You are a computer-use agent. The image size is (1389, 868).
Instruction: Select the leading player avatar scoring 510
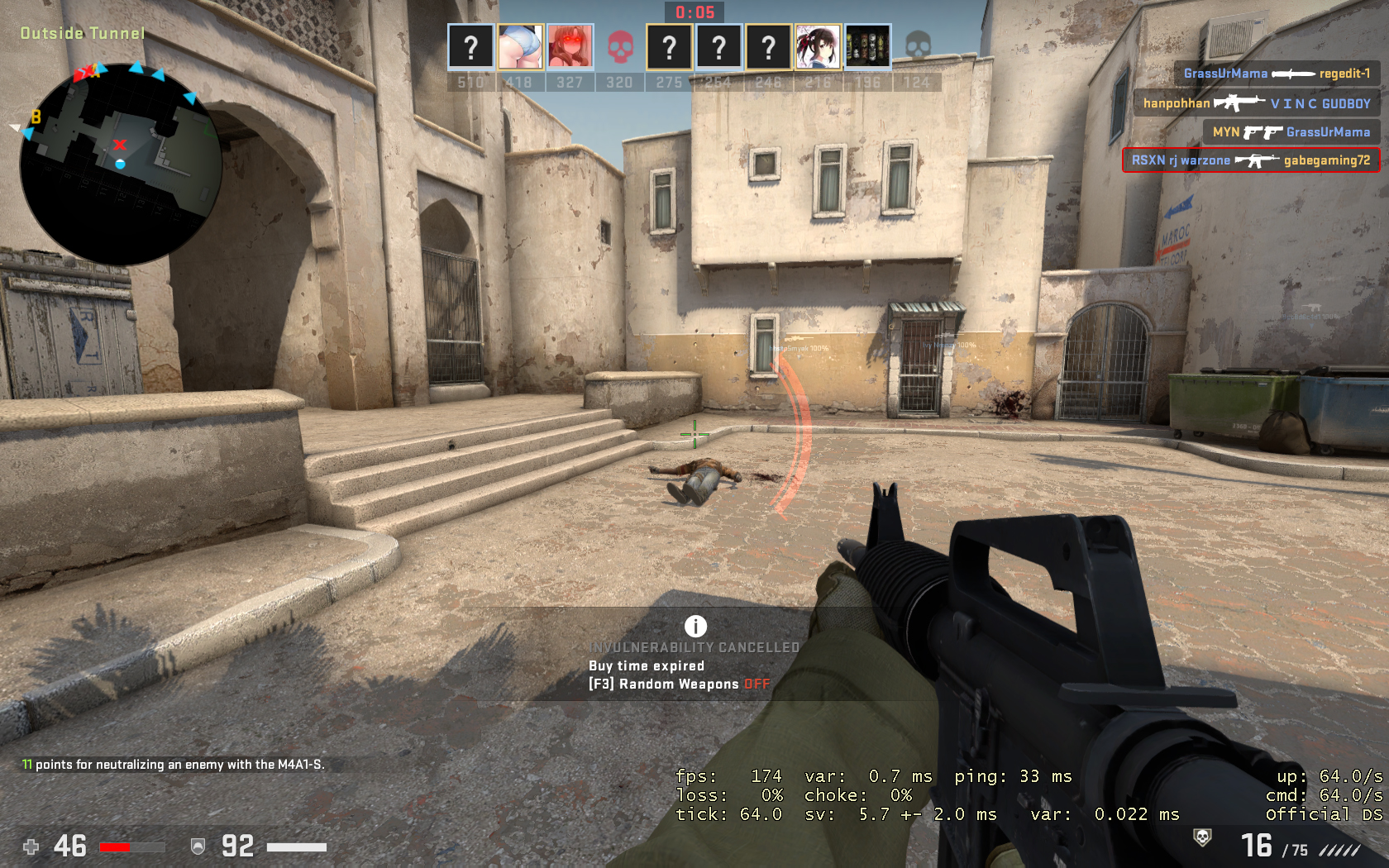click(470, 47)
